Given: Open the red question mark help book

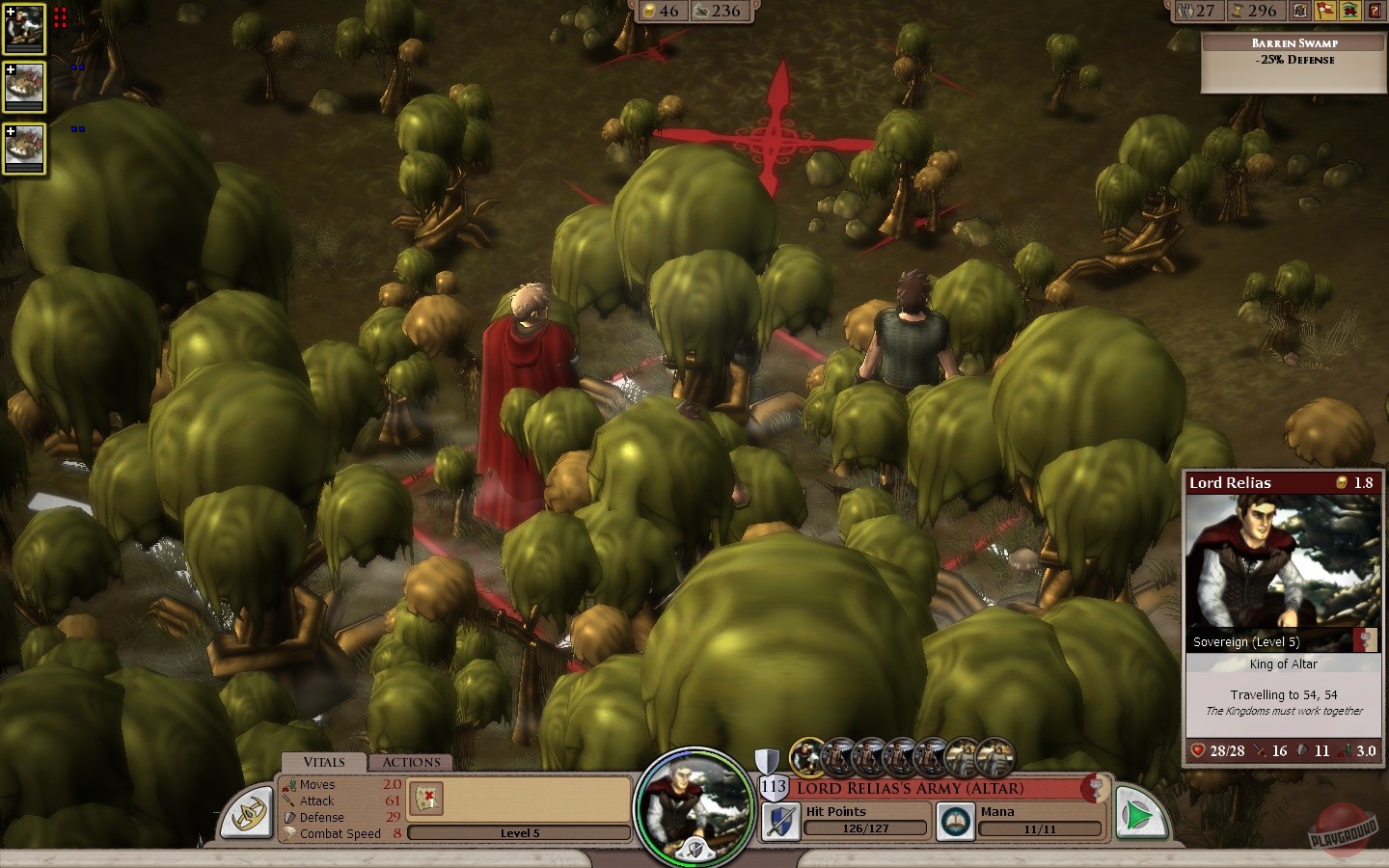Looking at the screenshot, I should pyautogui.click(x=1375, y=11).
